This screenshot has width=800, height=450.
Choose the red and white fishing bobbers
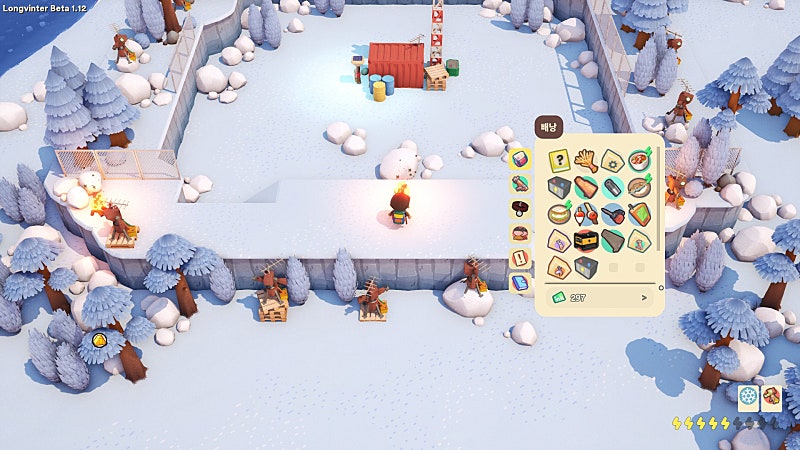tap(586, 214)
